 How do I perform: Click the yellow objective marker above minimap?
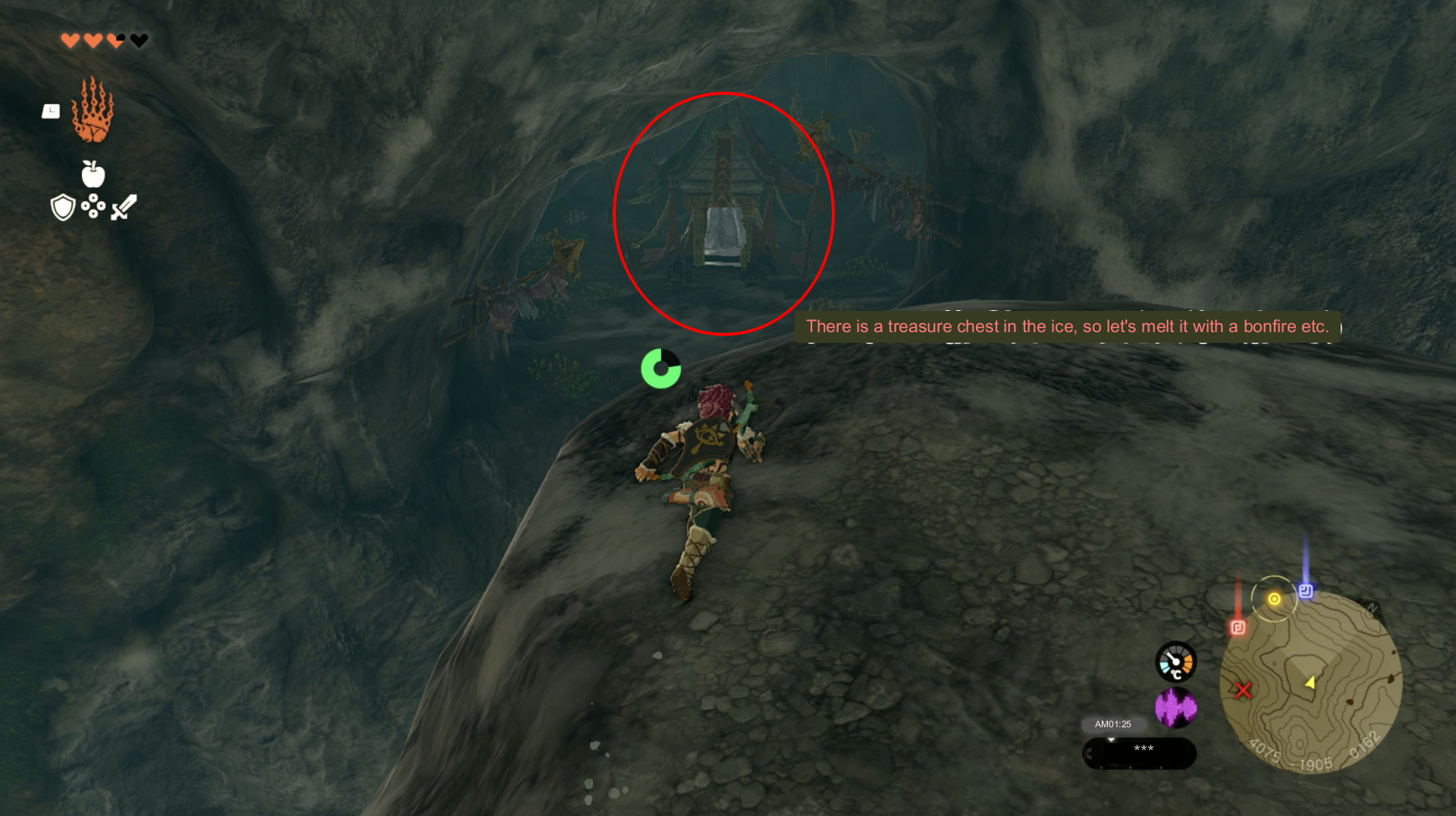1274,599
